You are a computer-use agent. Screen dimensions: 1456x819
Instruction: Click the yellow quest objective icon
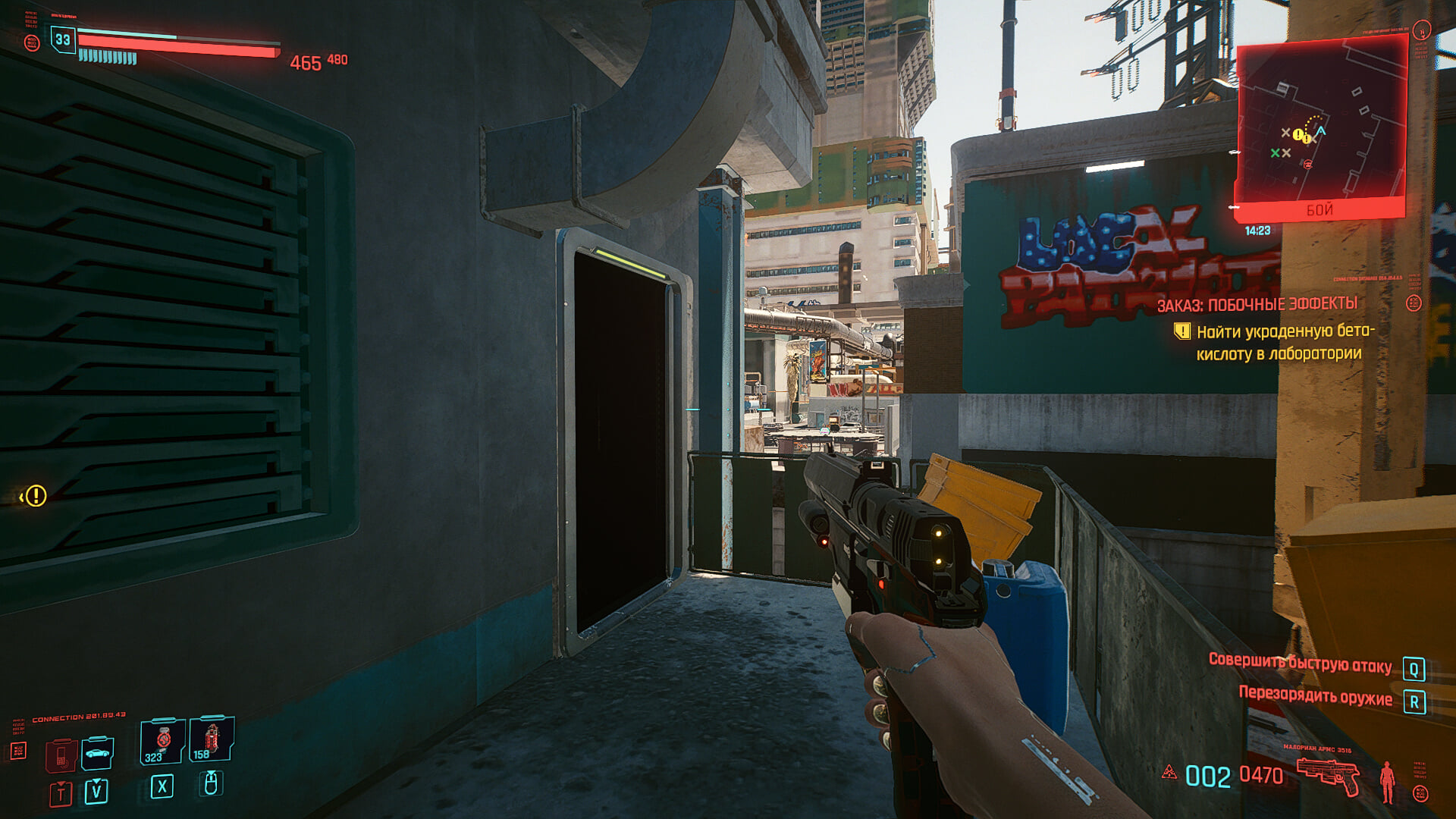pos(1181,331)
